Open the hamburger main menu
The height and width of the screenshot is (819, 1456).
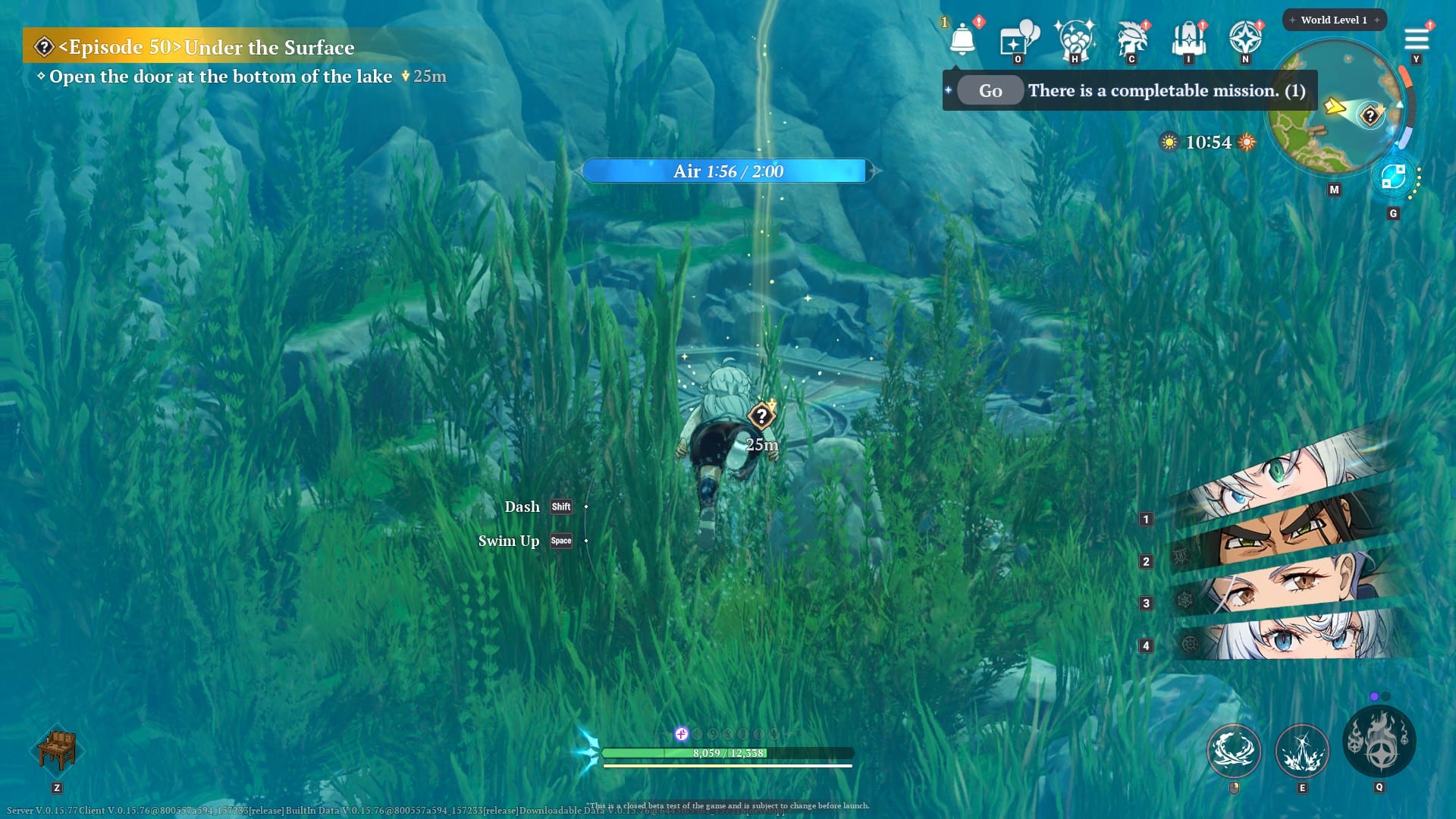[1416, 39]
